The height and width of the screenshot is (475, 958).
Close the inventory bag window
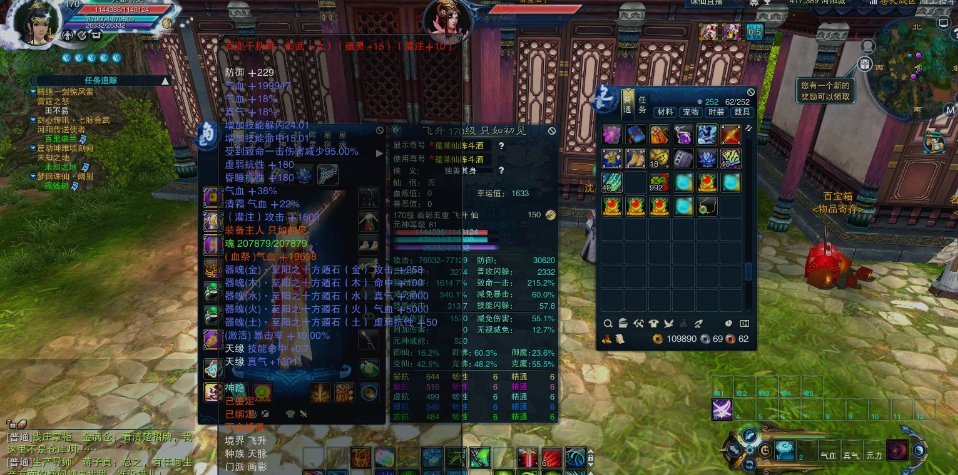point(747,90)
